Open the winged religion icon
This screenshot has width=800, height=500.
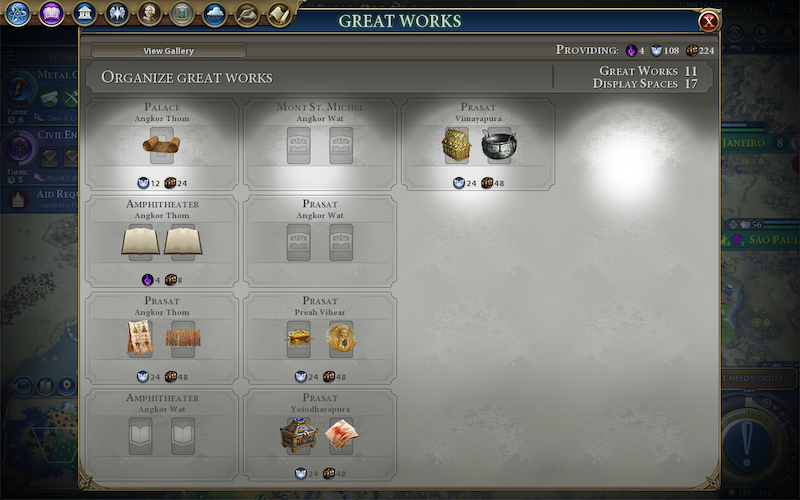tap(116, 14)
